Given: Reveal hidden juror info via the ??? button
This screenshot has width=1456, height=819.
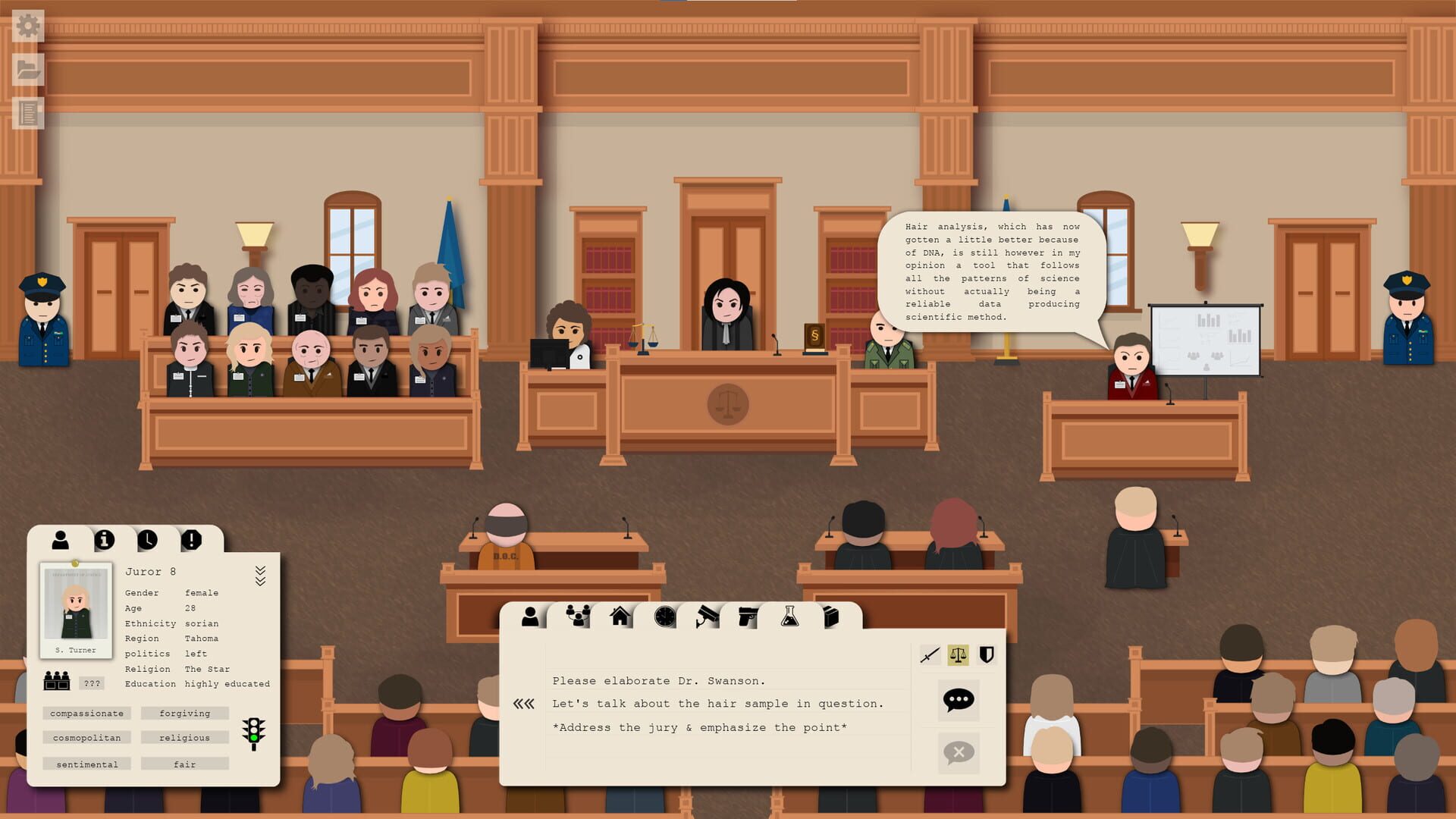Looking at the screenshot, I should (93, 683).
